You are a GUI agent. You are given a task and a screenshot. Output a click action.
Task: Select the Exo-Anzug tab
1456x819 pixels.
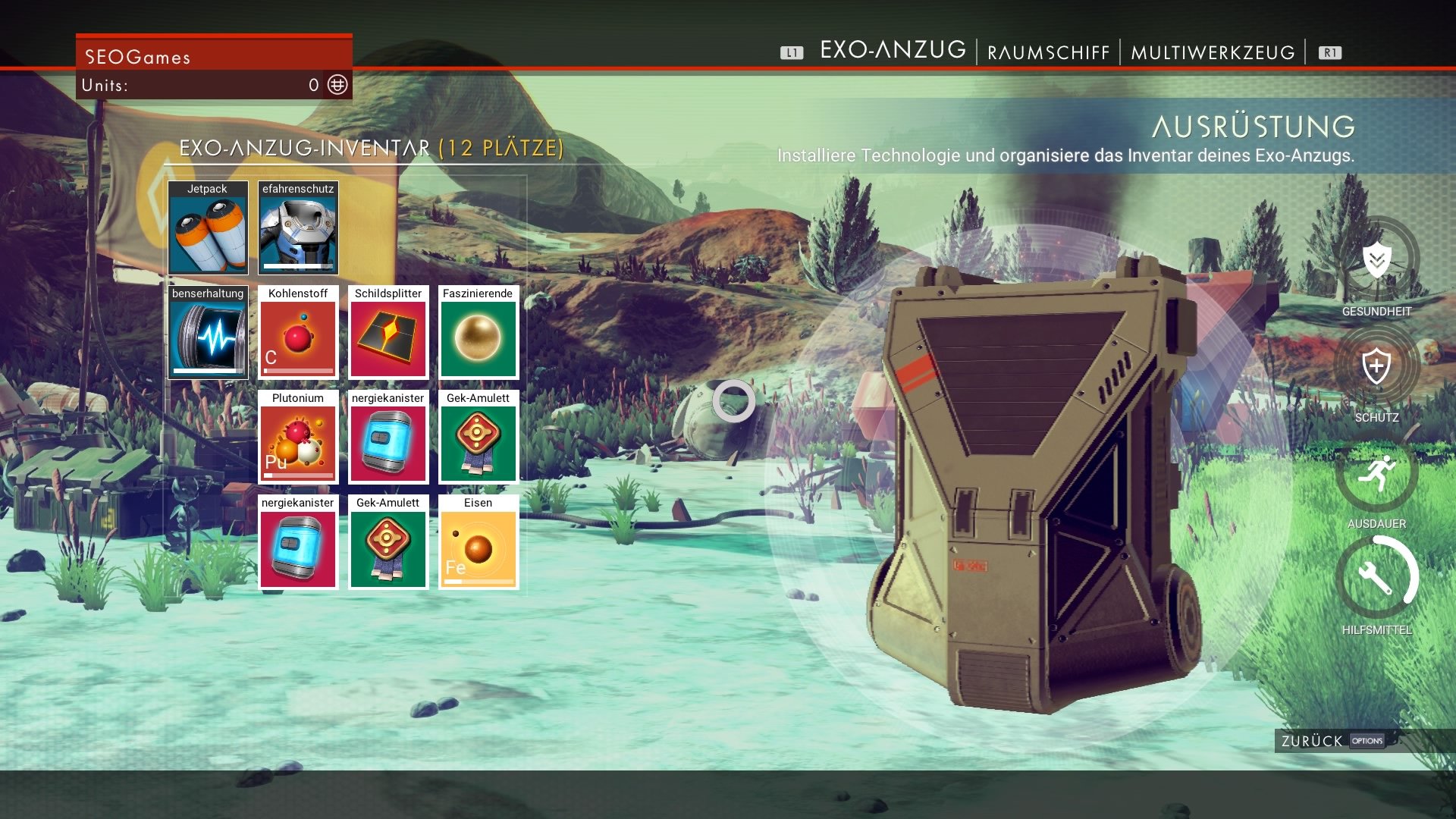click(x=893, y=50)
